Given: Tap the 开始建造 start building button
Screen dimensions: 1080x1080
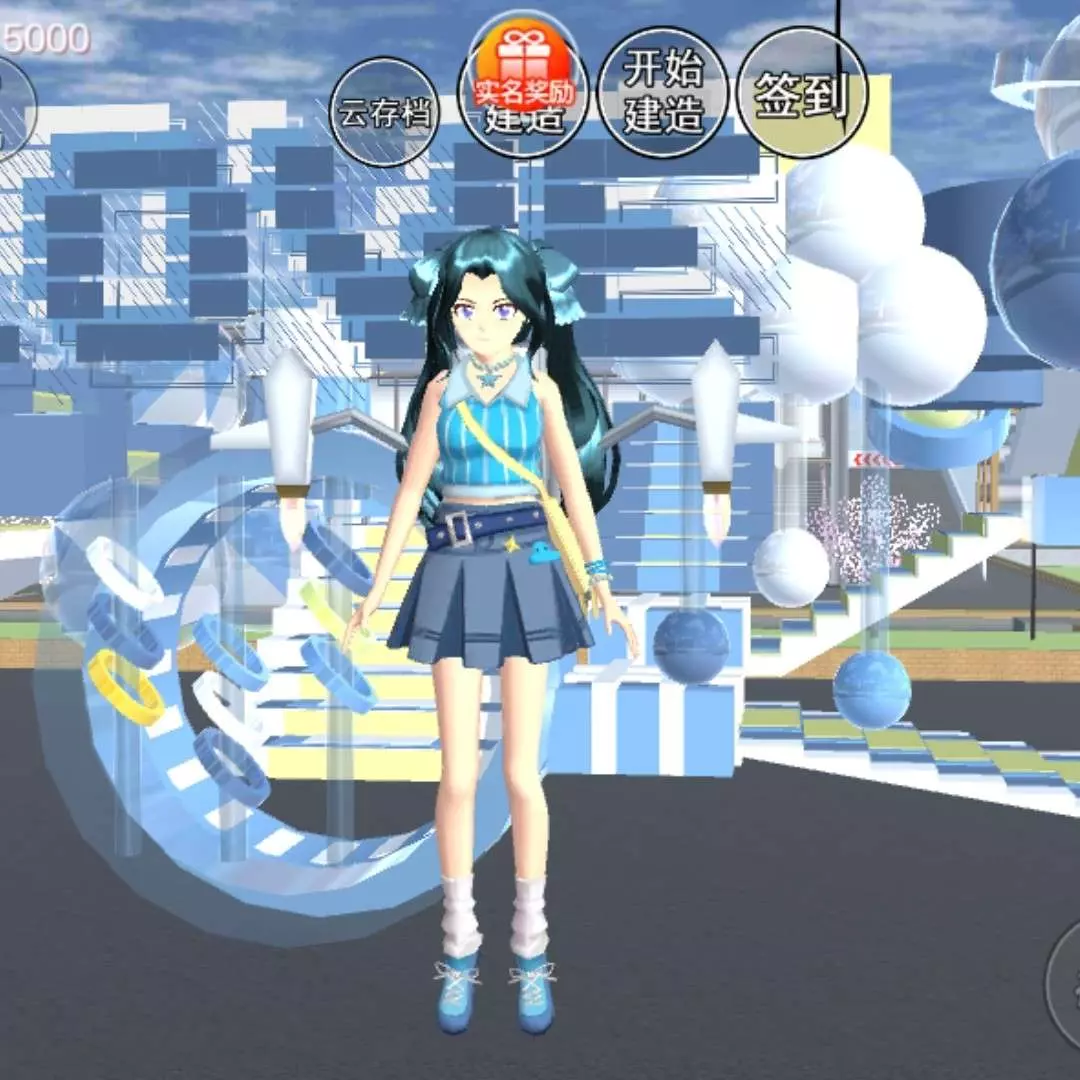Looking at the screenshot, I should [x=663, y=93].
